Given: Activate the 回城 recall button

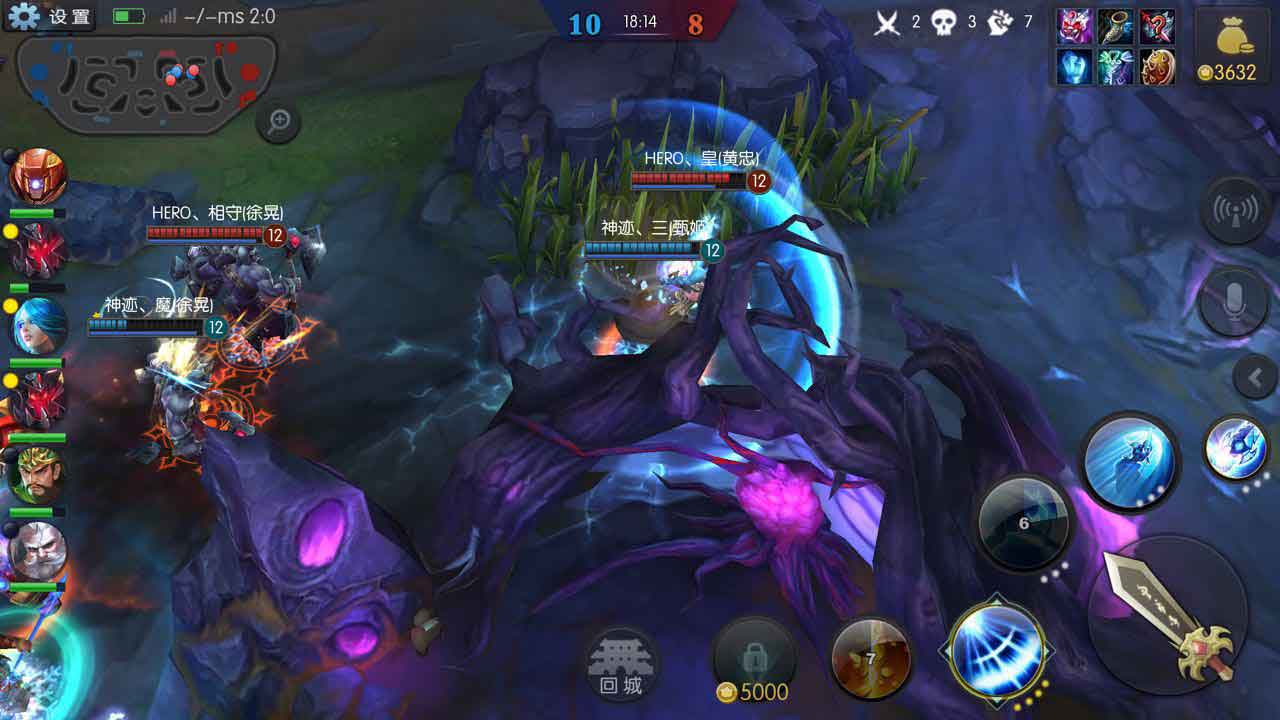Looking at the screenshot, I should 622,664.
